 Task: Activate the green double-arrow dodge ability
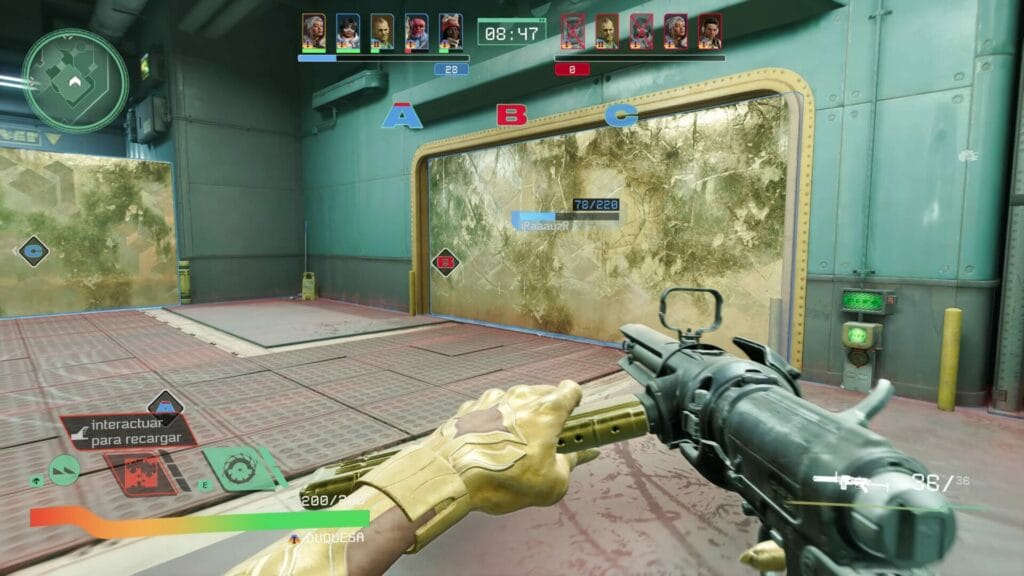coord(65,470)
